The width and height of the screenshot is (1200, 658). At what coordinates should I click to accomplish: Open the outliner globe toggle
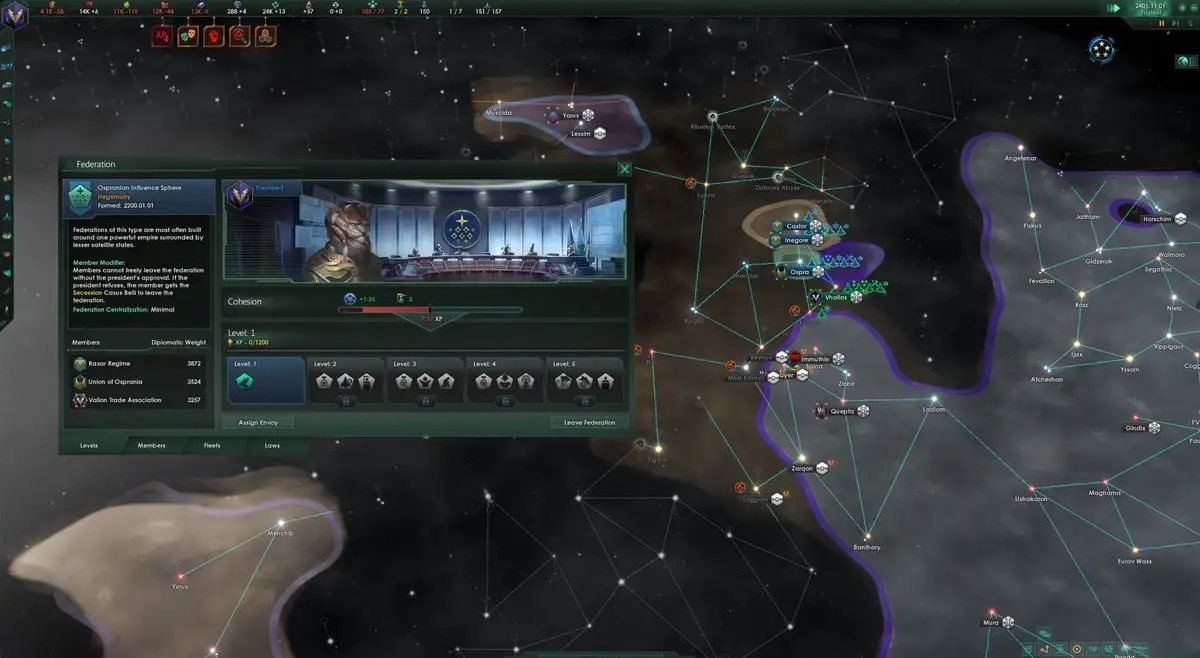click(x=1182, y=62)
